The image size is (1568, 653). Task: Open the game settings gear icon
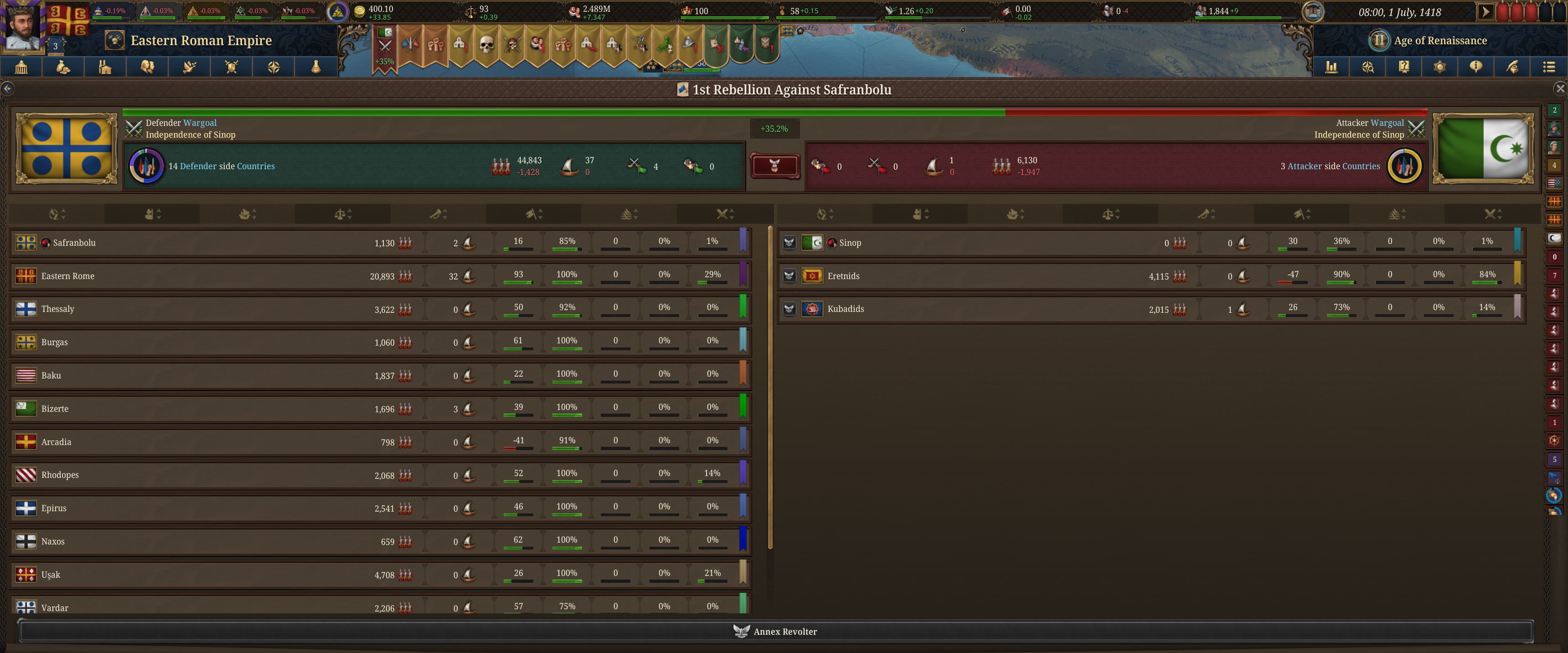click(1440, 67)
